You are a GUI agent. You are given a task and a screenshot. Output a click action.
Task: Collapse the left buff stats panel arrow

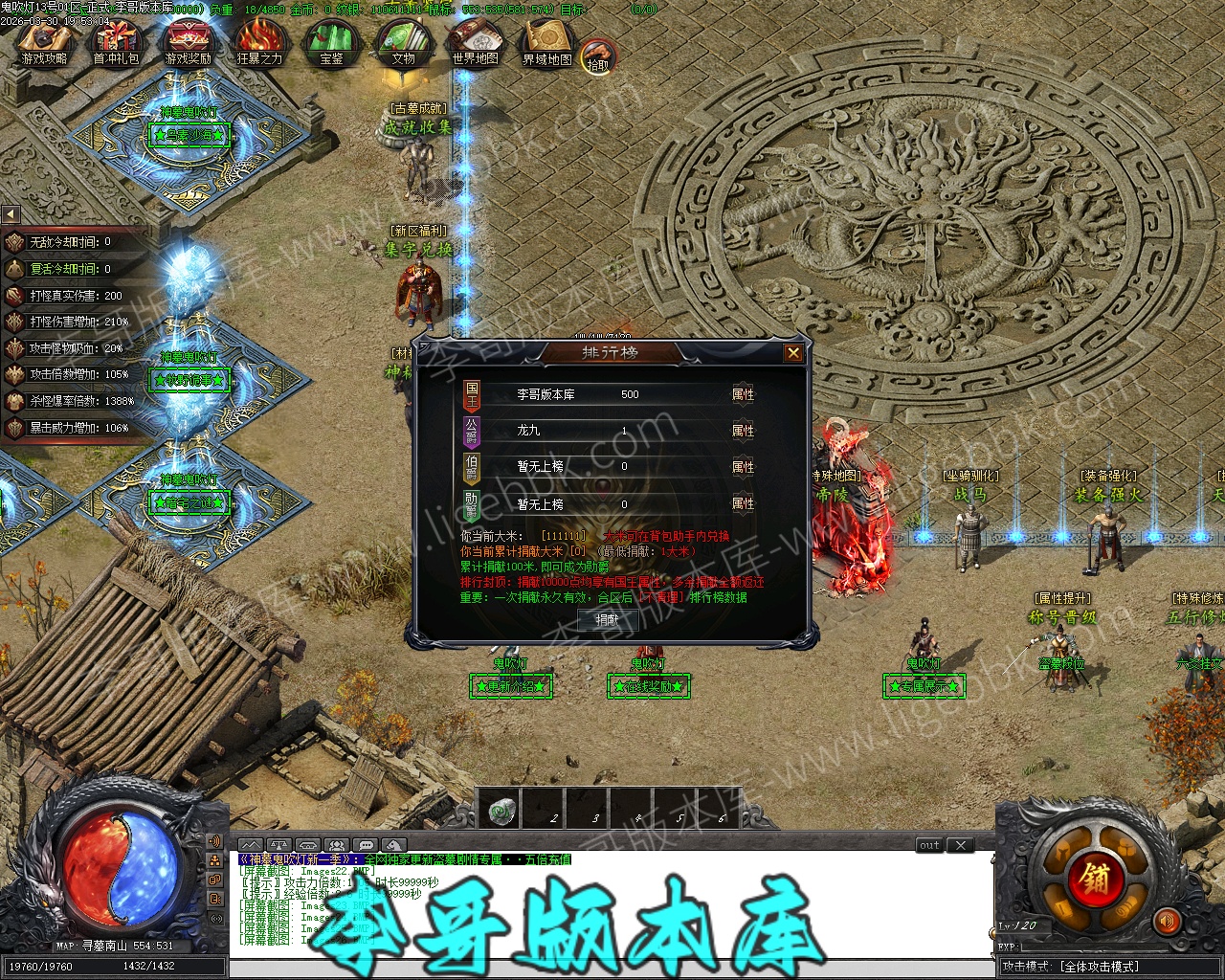[x=11, y=214]
